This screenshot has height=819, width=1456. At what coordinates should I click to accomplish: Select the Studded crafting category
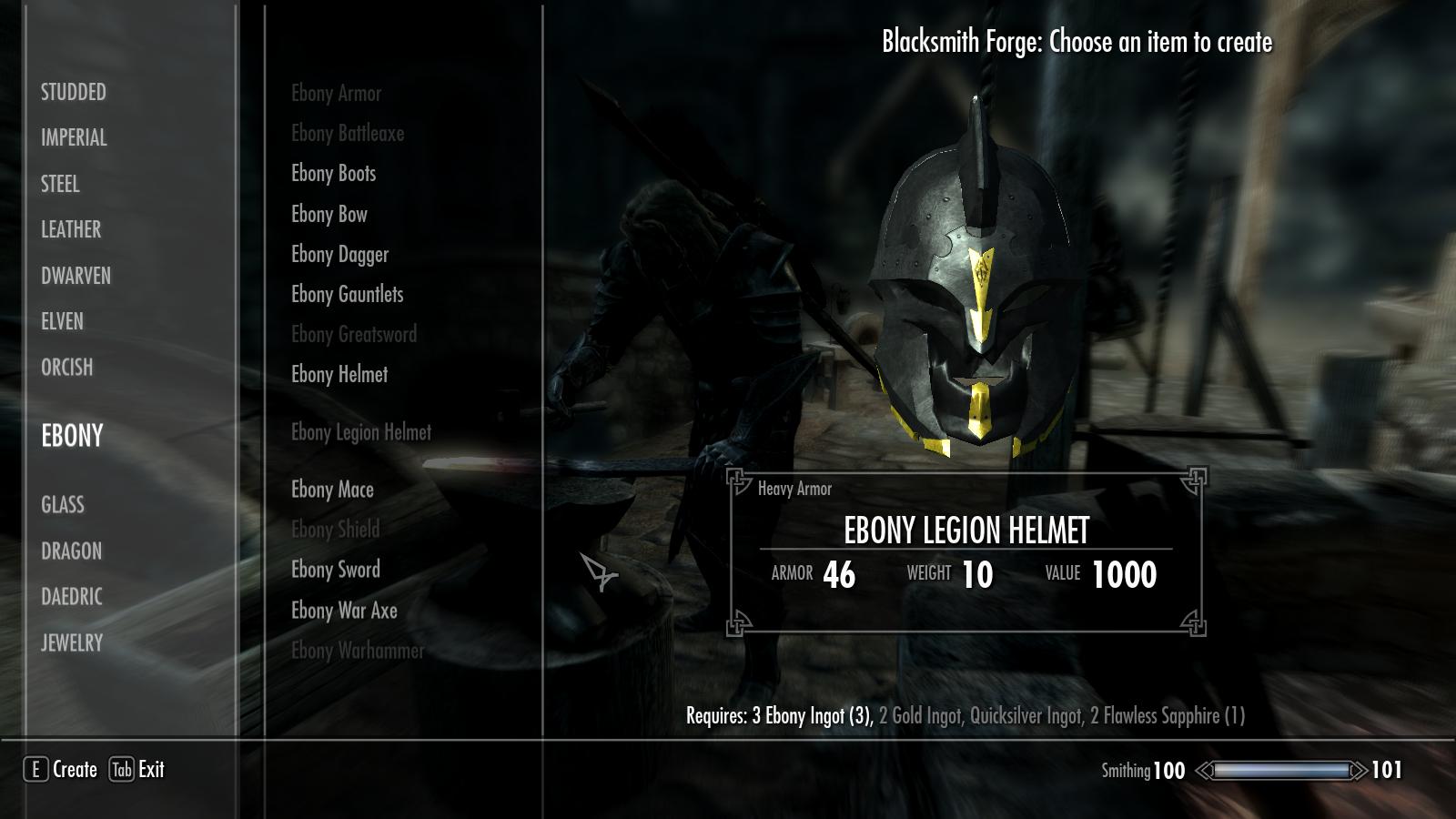(74, 92)
